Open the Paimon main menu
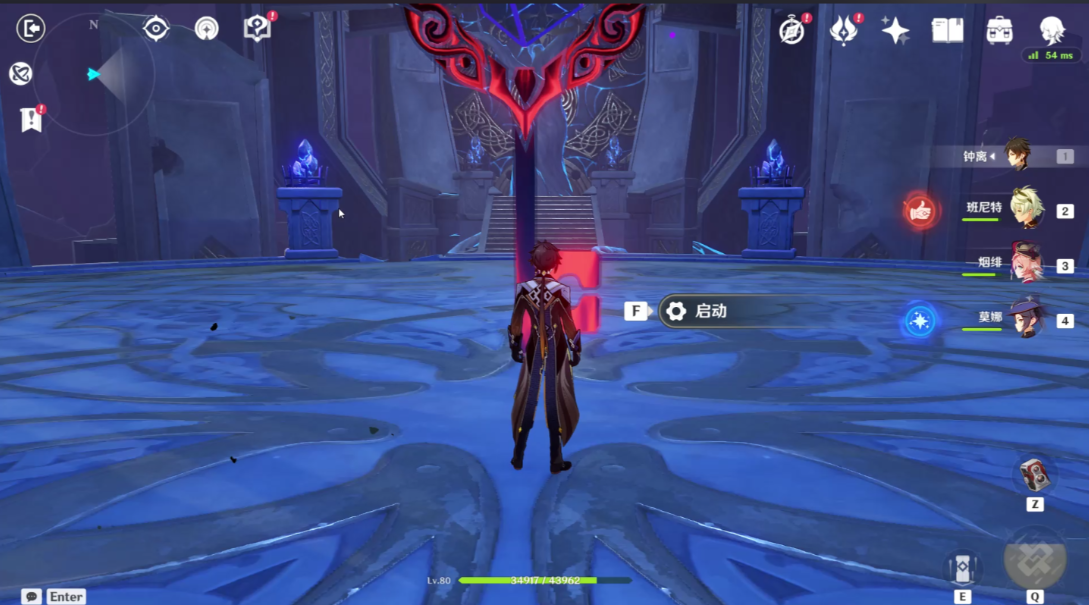This screenshot has height=605, width=1089. point(1051,29)
